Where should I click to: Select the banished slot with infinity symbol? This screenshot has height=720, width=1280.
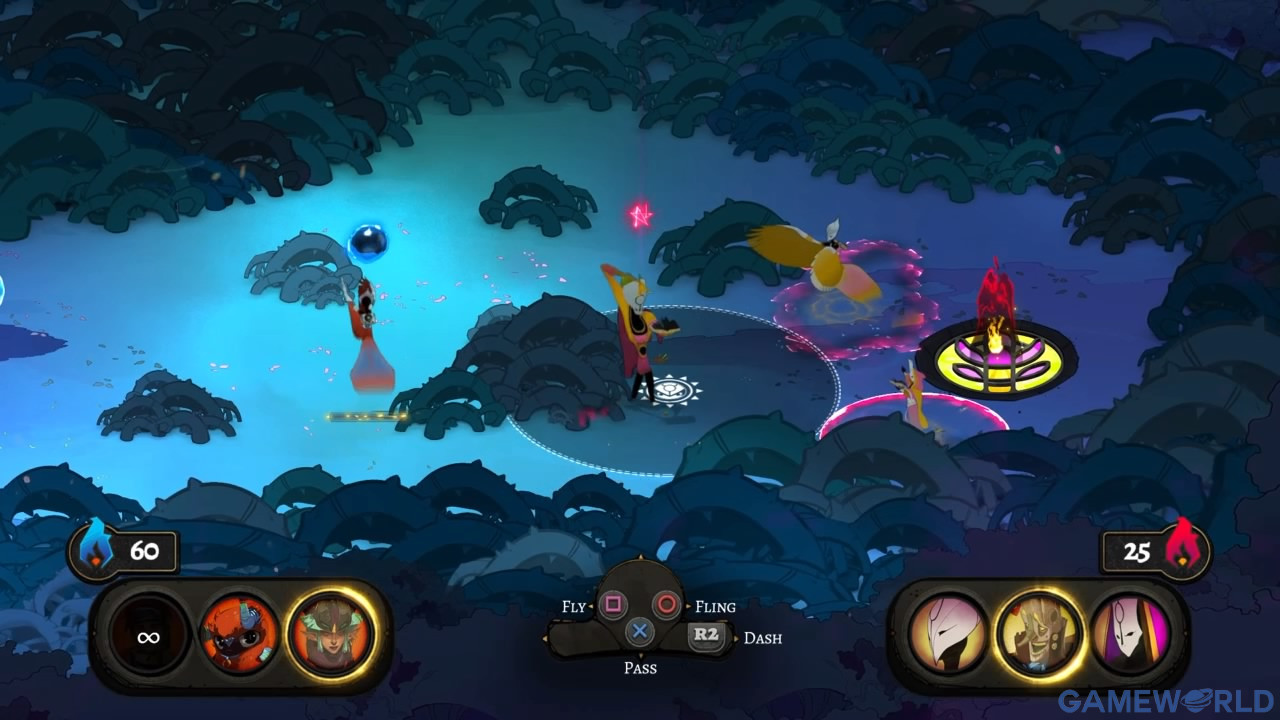[149, 636]
